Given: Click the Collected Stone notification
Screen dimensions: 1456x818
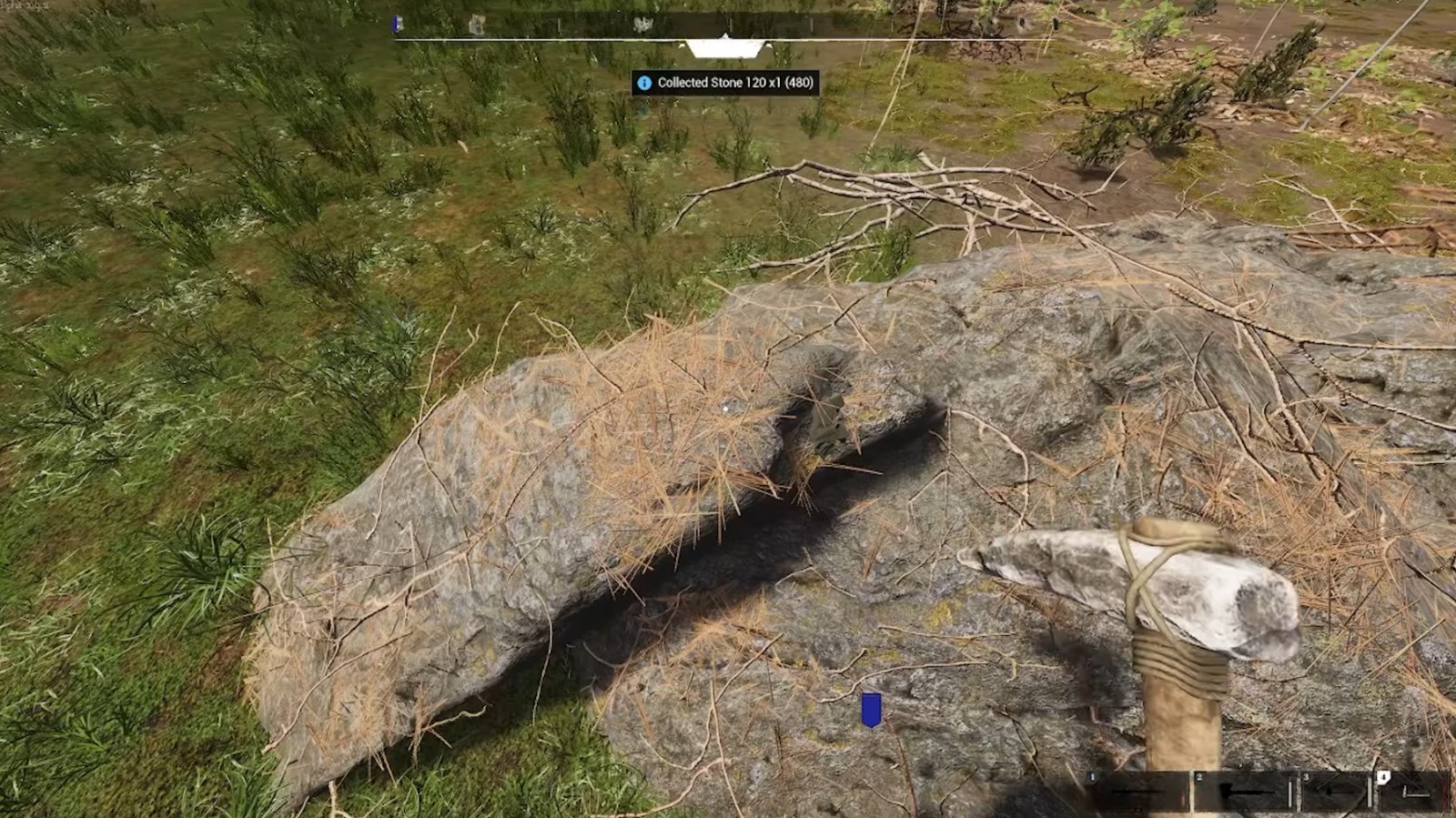Looking at the screenshot, I should (725, 83).
